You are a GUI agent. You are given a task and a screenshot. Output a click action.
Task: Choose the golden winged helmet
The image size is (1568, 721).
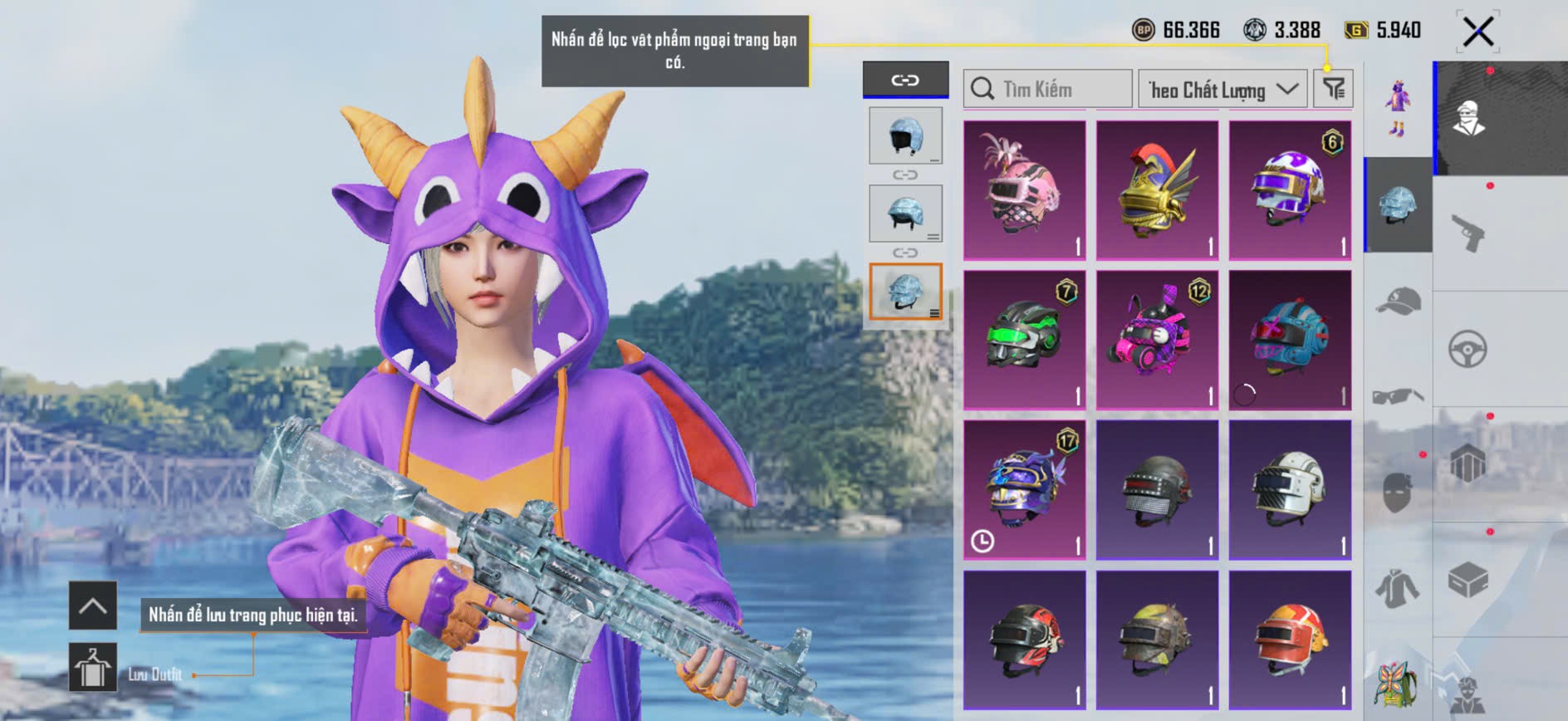coord(1157,190)
